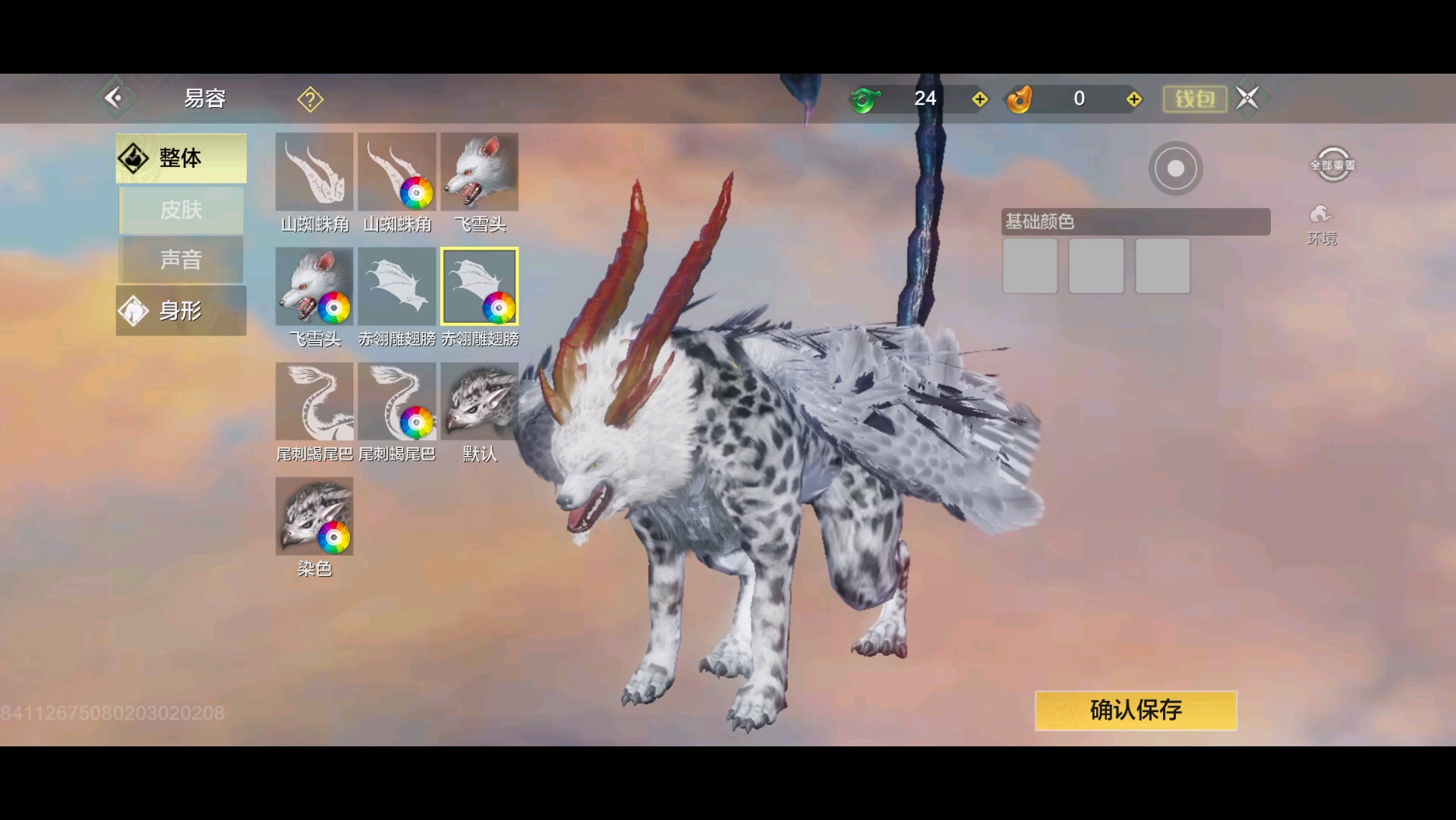Viewport: 1456px width, 820px height.
Task: Select the 整体 category tab
Action: tap(181, 158)
